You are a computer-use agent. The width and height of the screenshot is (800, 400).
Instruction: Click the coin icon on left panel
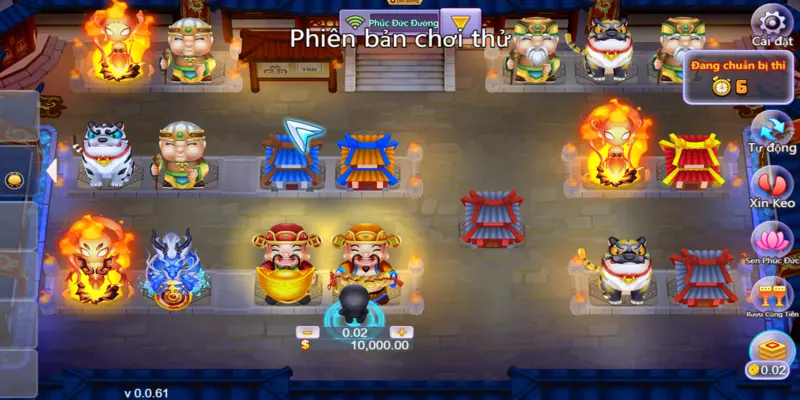click(x=14, y=180)
